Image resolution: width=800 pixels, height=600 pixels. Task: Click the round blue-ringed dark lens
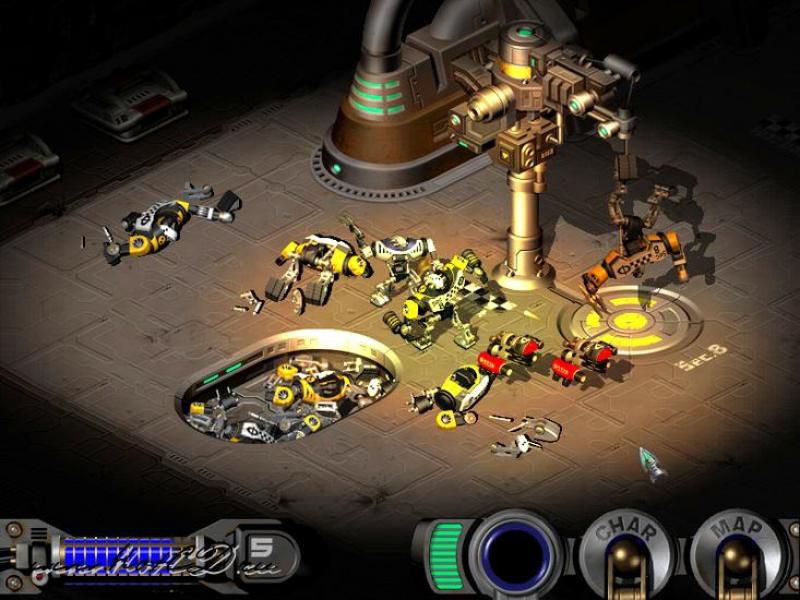click(x=517, y=555)
